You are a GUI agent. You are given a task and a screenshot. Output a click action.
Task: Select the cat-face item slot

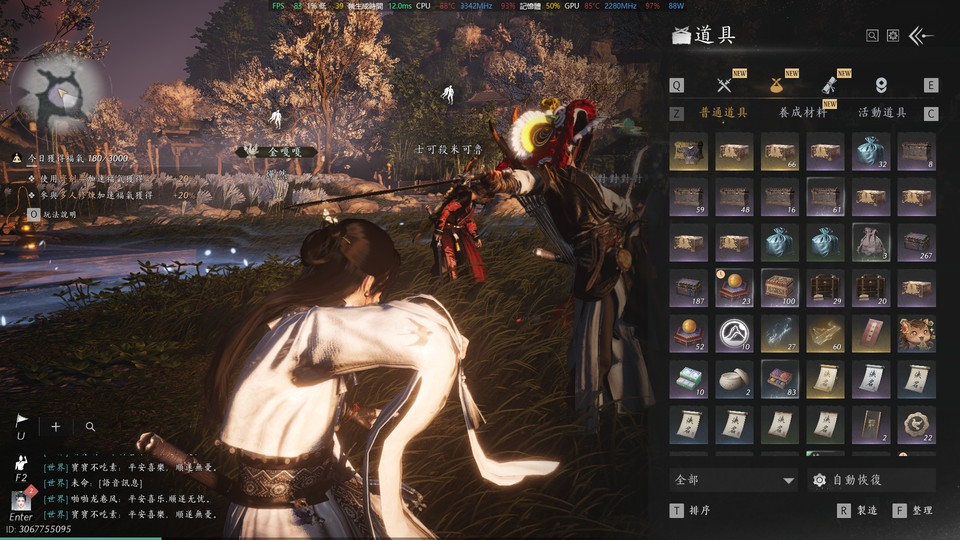click(916, 332)
